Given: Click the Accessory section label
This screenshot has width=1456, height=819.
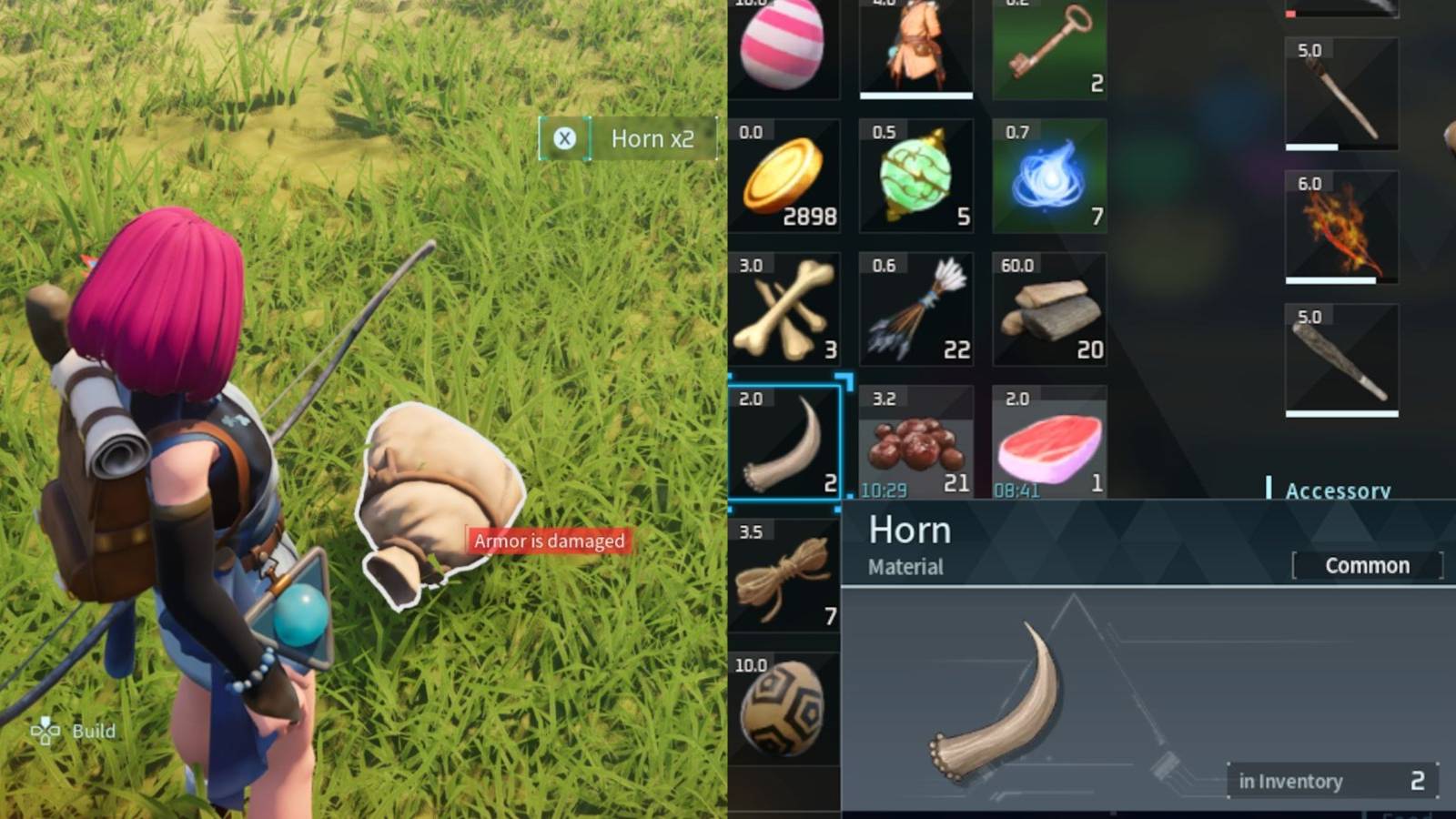Looking at the screenshot, I should [1338, 490].
